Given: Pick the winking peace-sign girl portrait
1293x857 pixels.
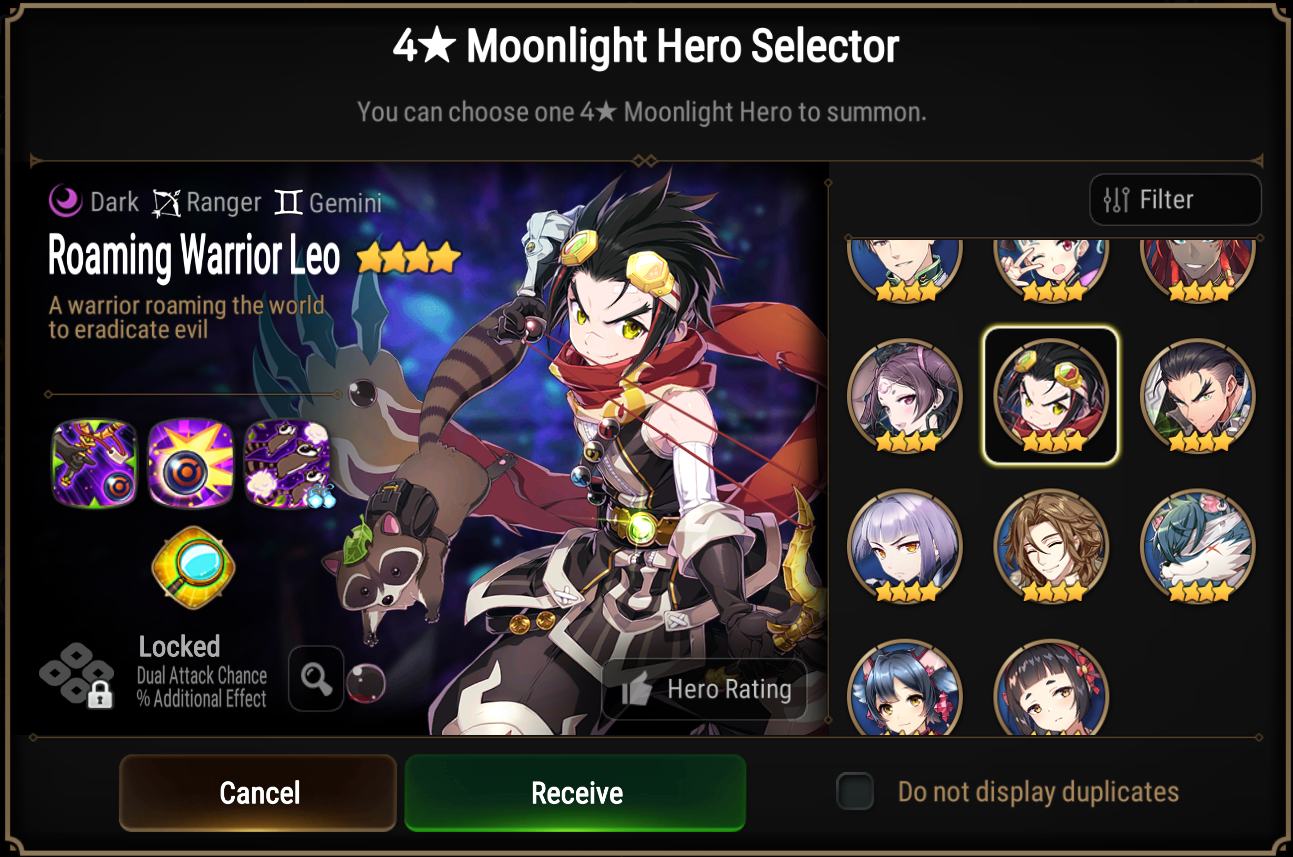Looking at the screenshot, I should pyautogui.click(x=1051, y=265).
